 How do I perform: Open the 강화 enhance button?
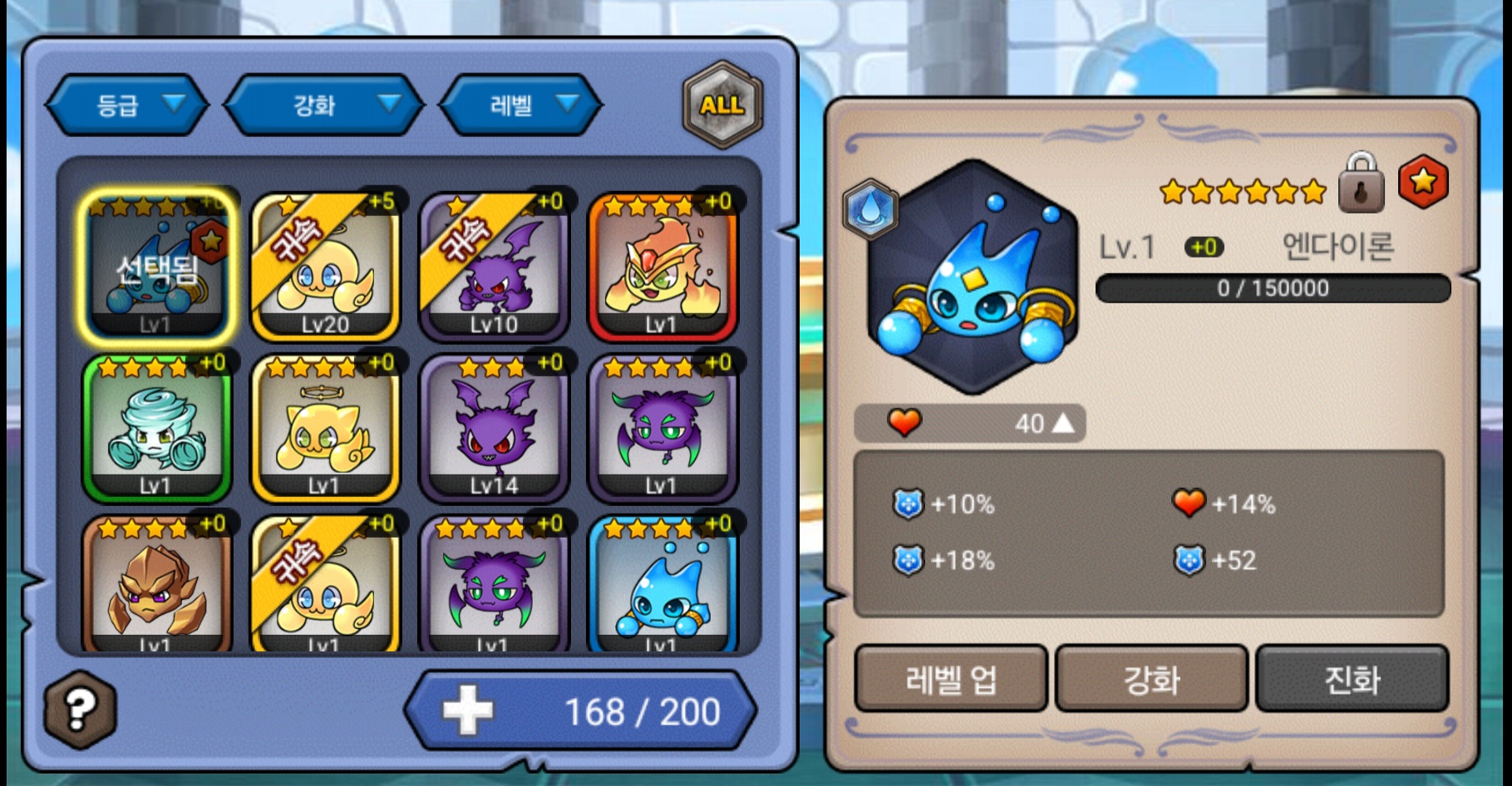(x=1151, y=679)
